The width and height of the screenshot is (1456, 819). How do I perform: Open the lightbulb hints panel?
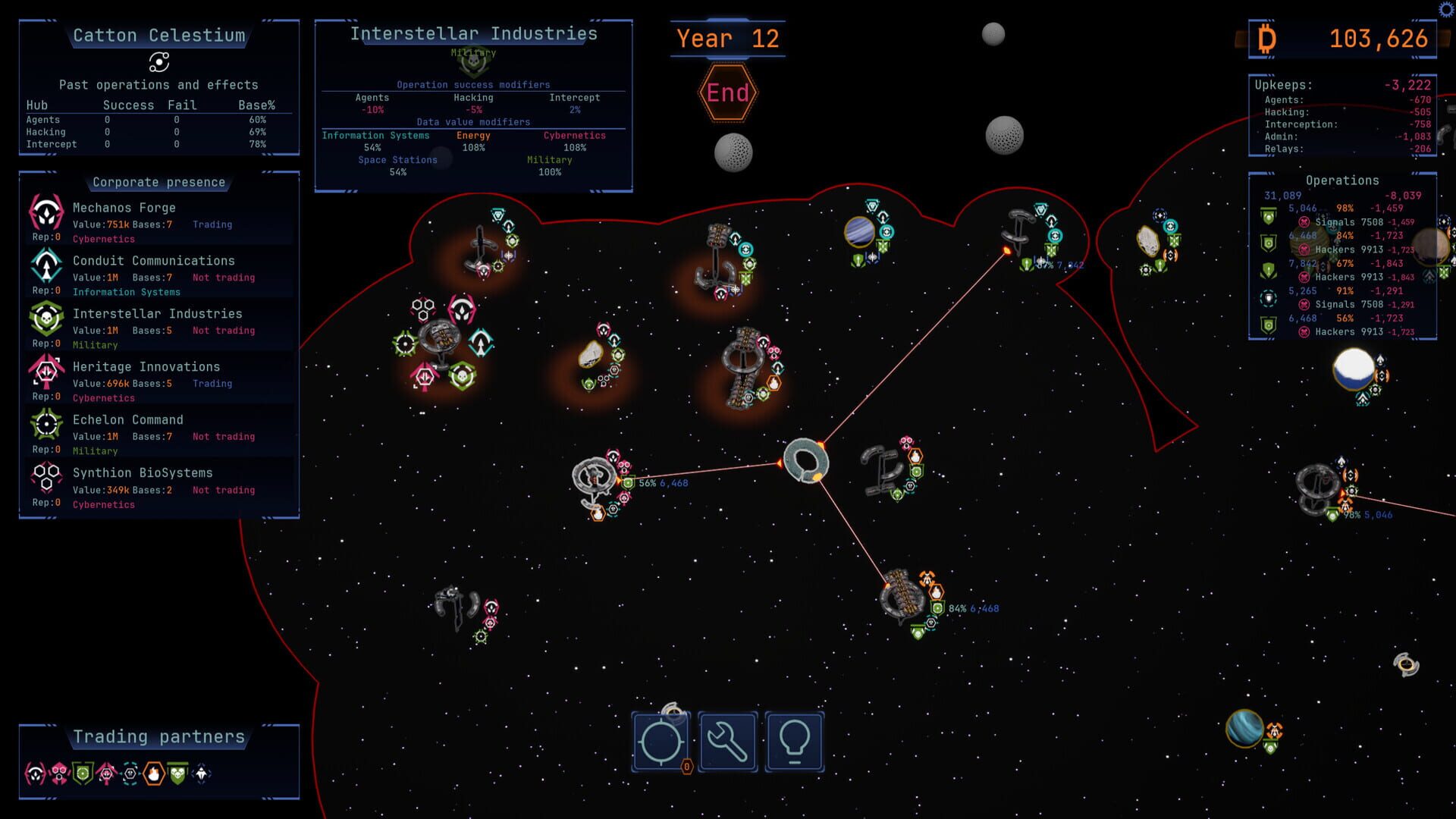794,741
